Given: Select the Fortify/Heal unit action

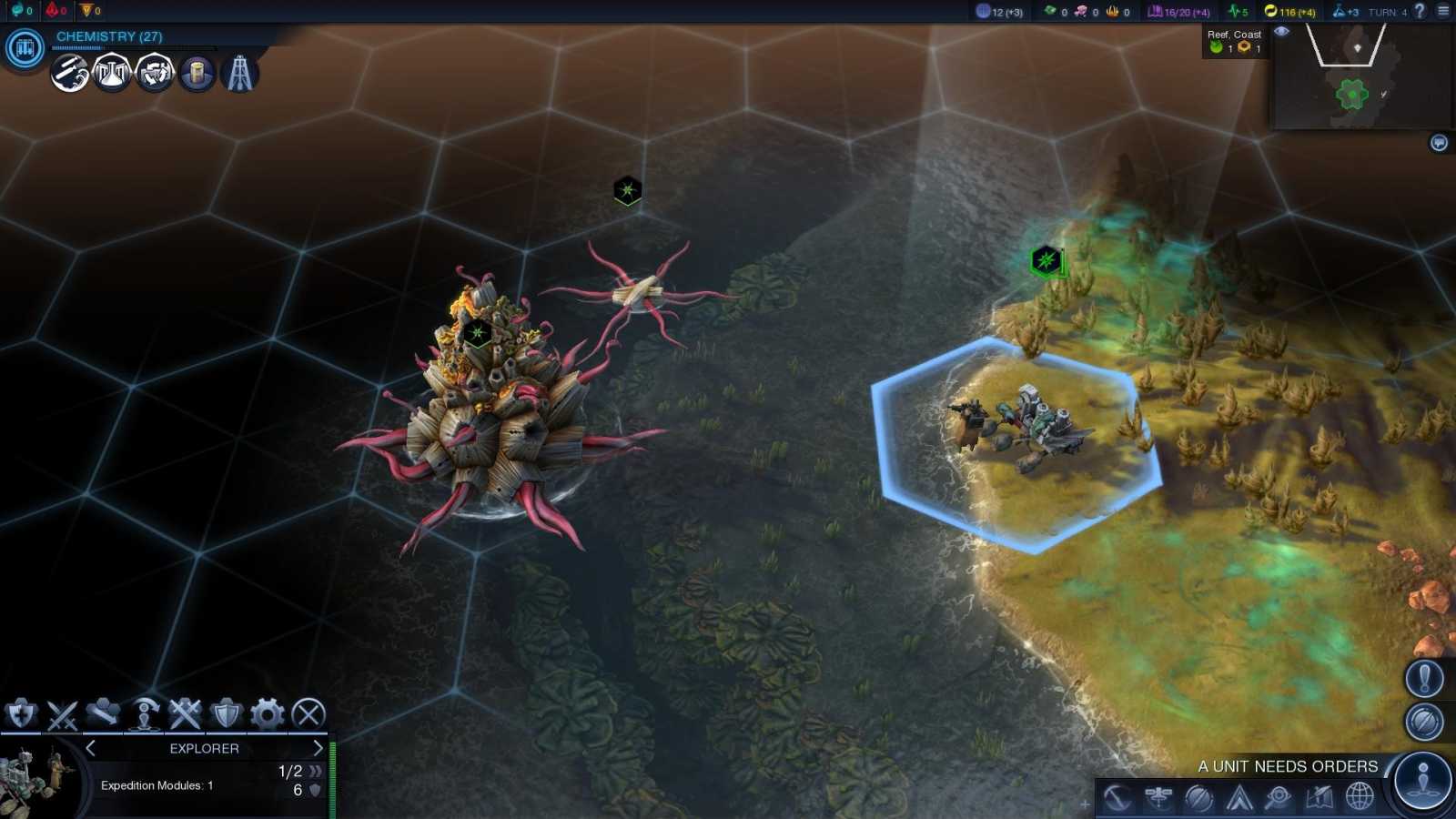Looking at the screenshot, I should [22, 715].
